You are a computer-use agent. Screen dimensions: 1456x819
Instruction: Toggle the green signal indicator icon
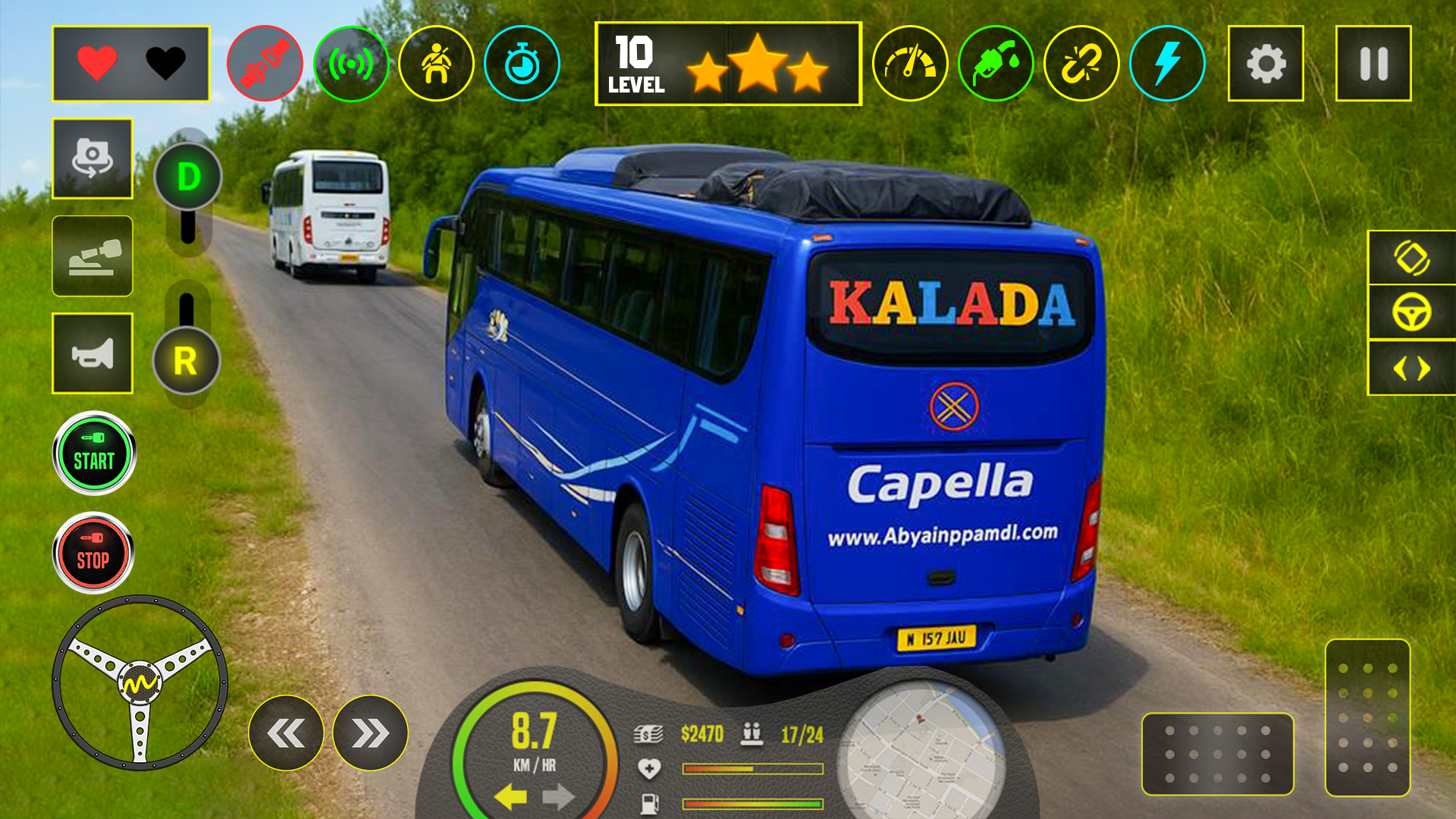pyautogui.click(x=353, y=64)
